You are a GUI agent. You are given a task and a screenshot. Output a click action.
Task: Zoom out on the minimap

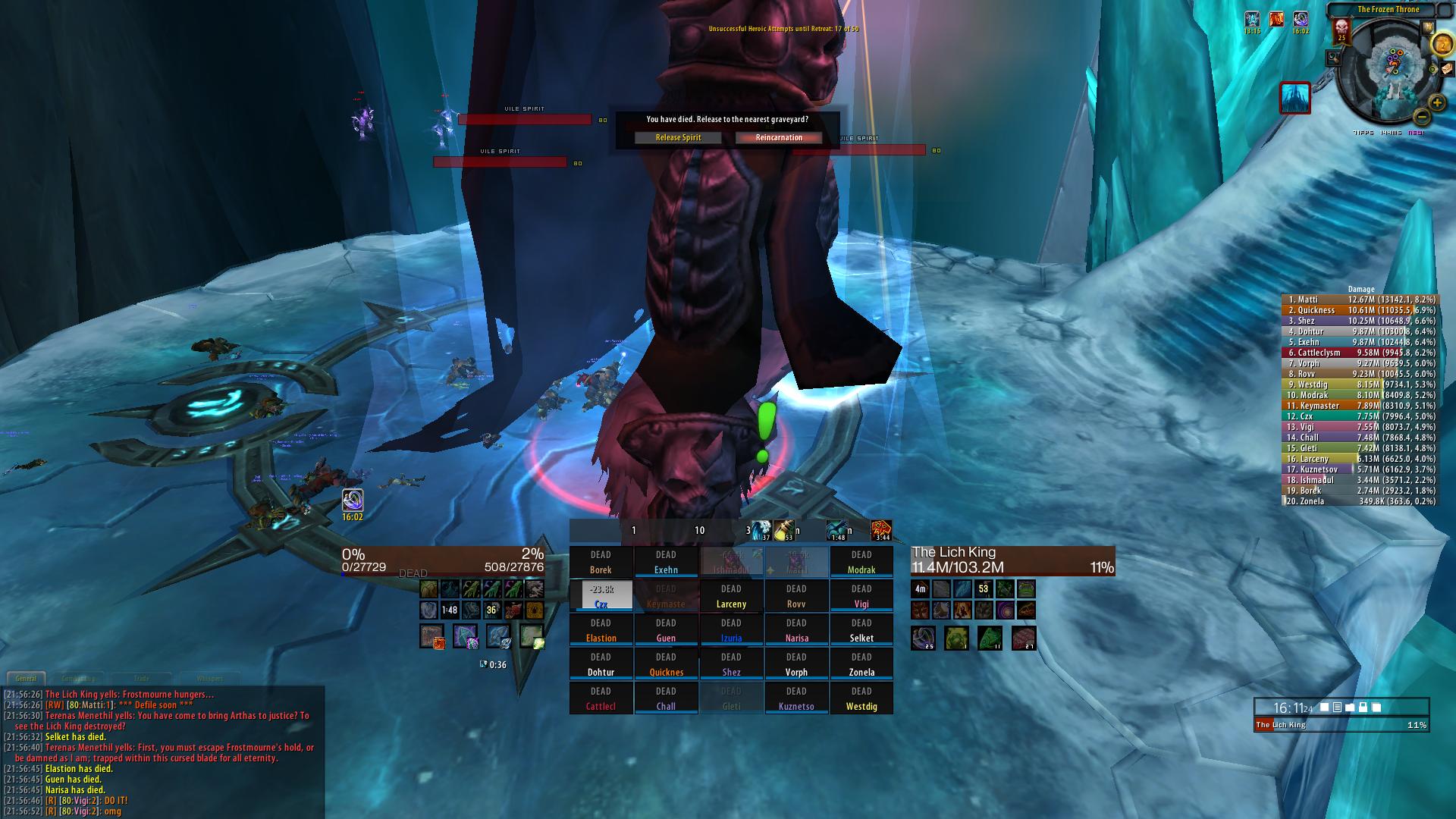click(x=1422, y=118)
